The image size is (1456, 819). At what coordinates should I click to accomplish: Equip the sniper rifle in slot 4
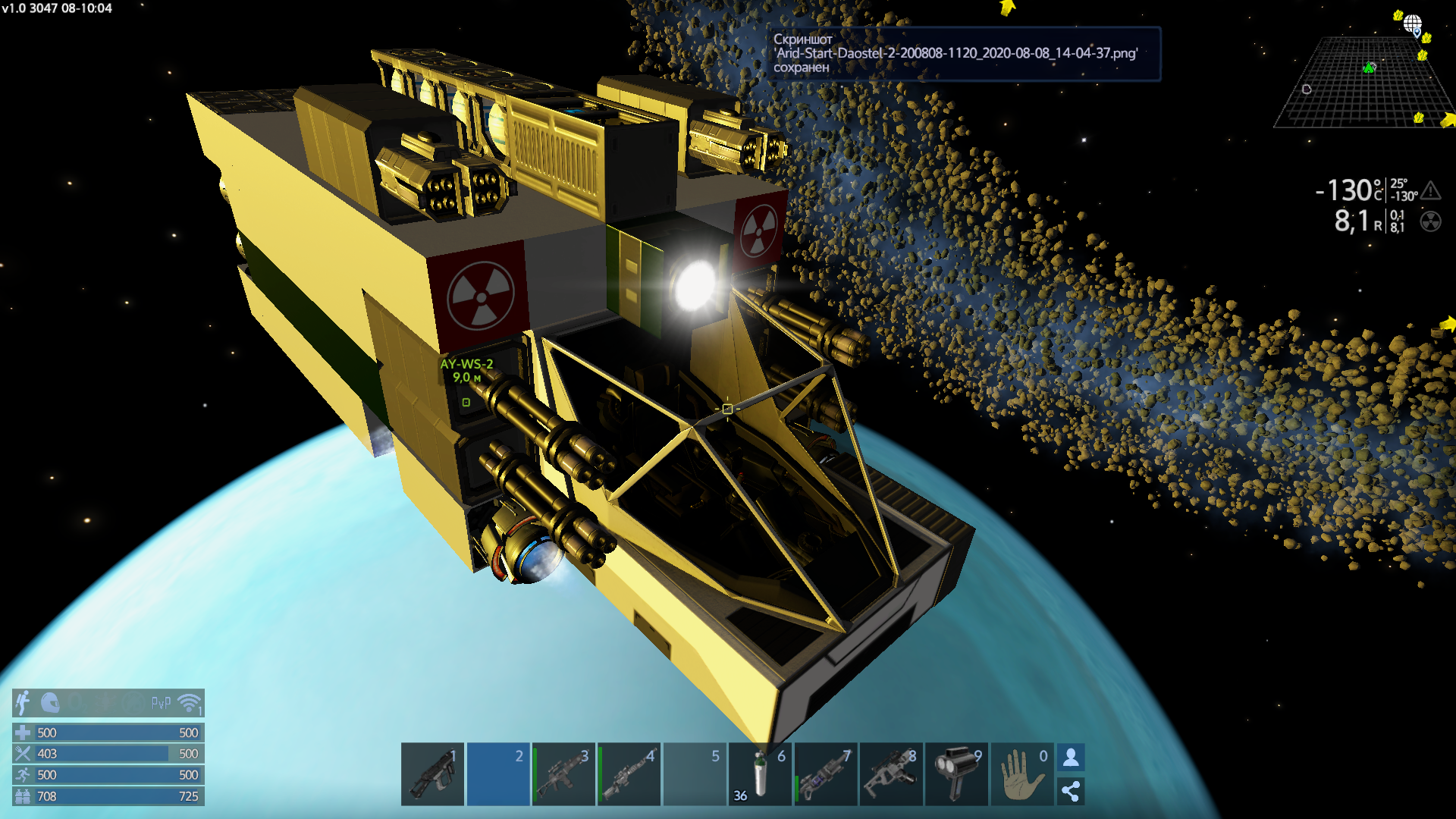[x=629, y=774]
